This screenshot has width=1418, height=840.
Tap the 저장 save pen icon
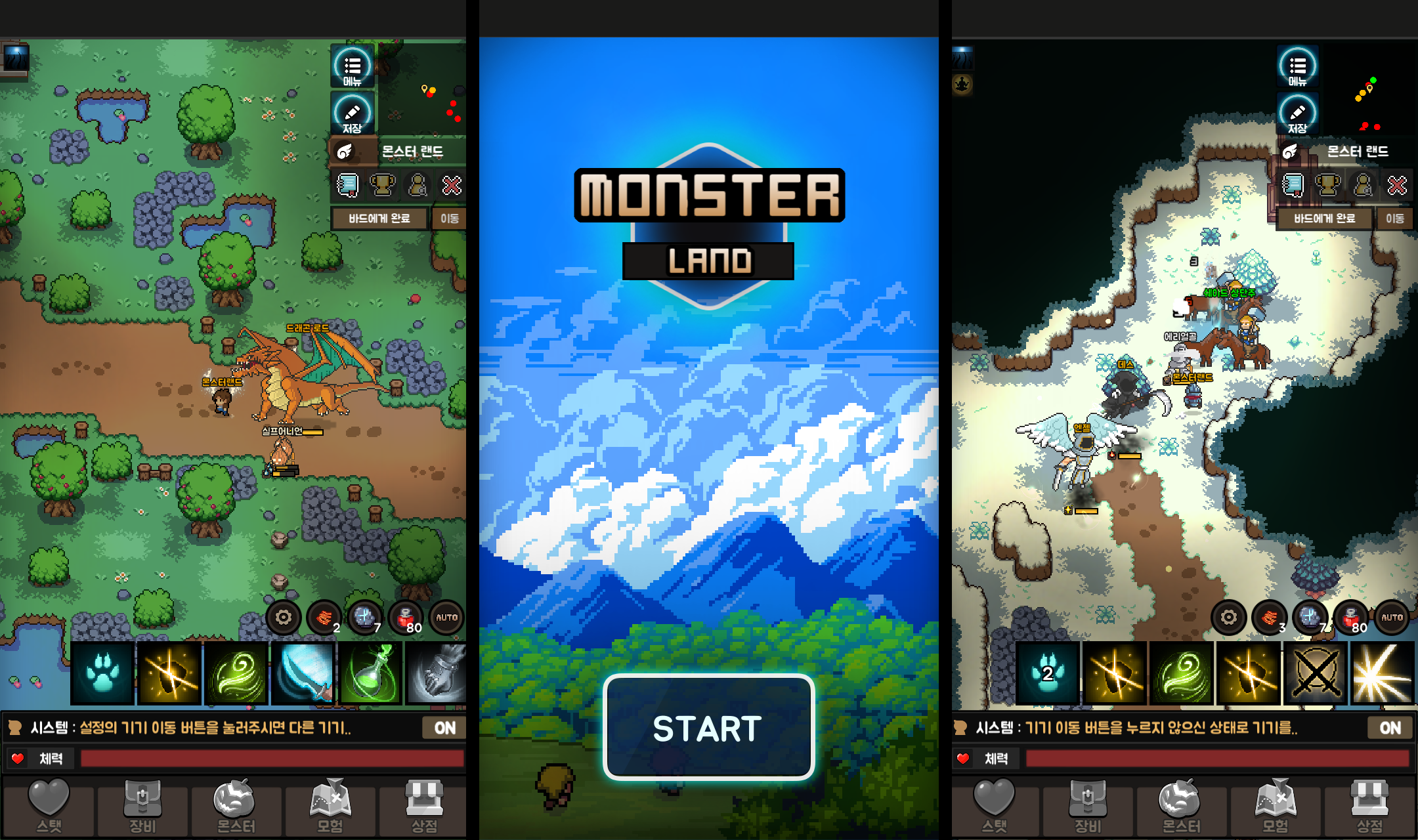(x=353, y=113)
